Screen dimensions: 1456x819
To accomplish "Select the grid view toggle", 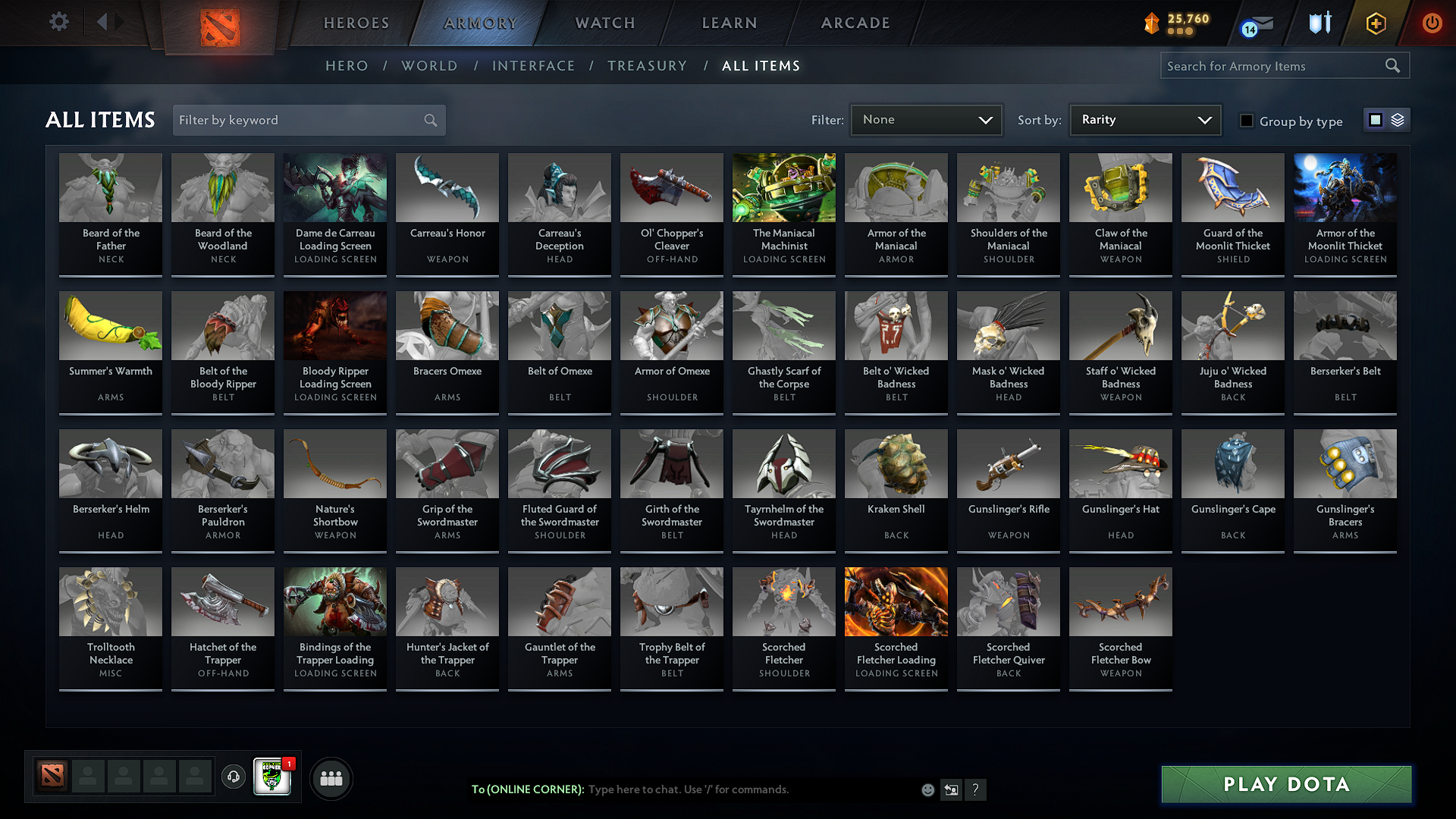I will click(x=1376, y=119).
